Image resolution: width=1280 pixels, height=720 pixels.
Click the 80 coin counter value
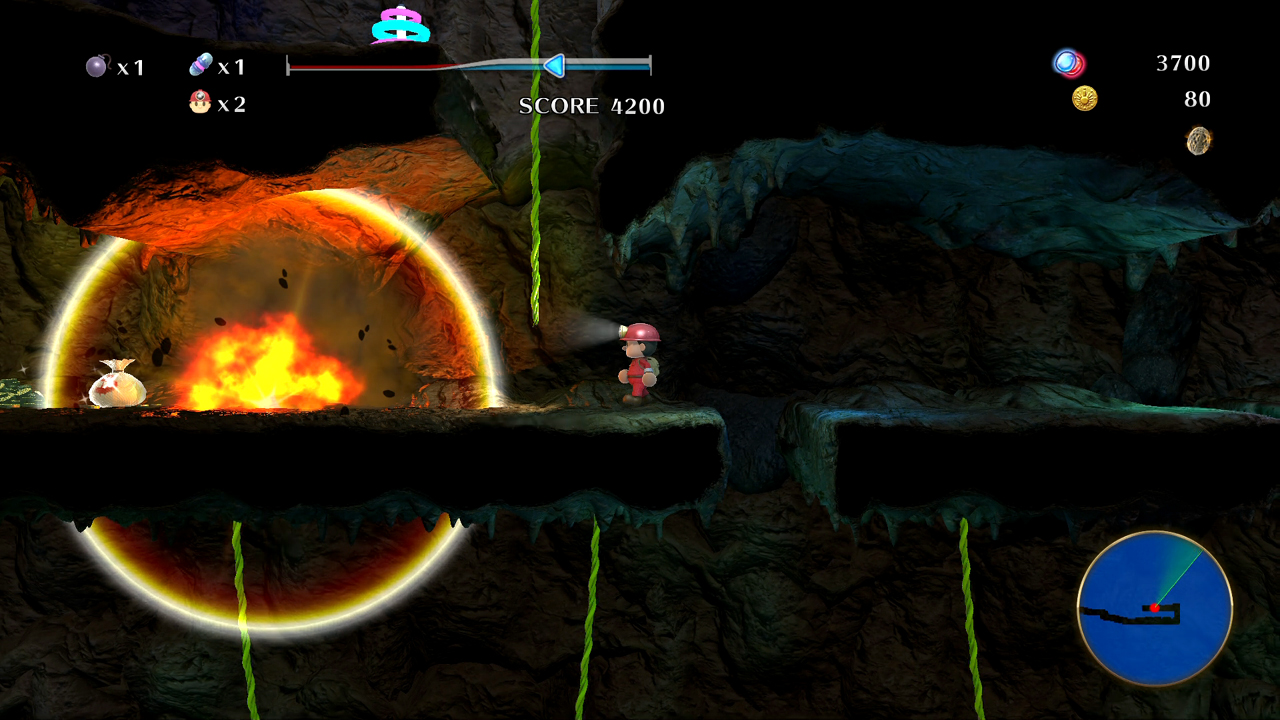1198,99
